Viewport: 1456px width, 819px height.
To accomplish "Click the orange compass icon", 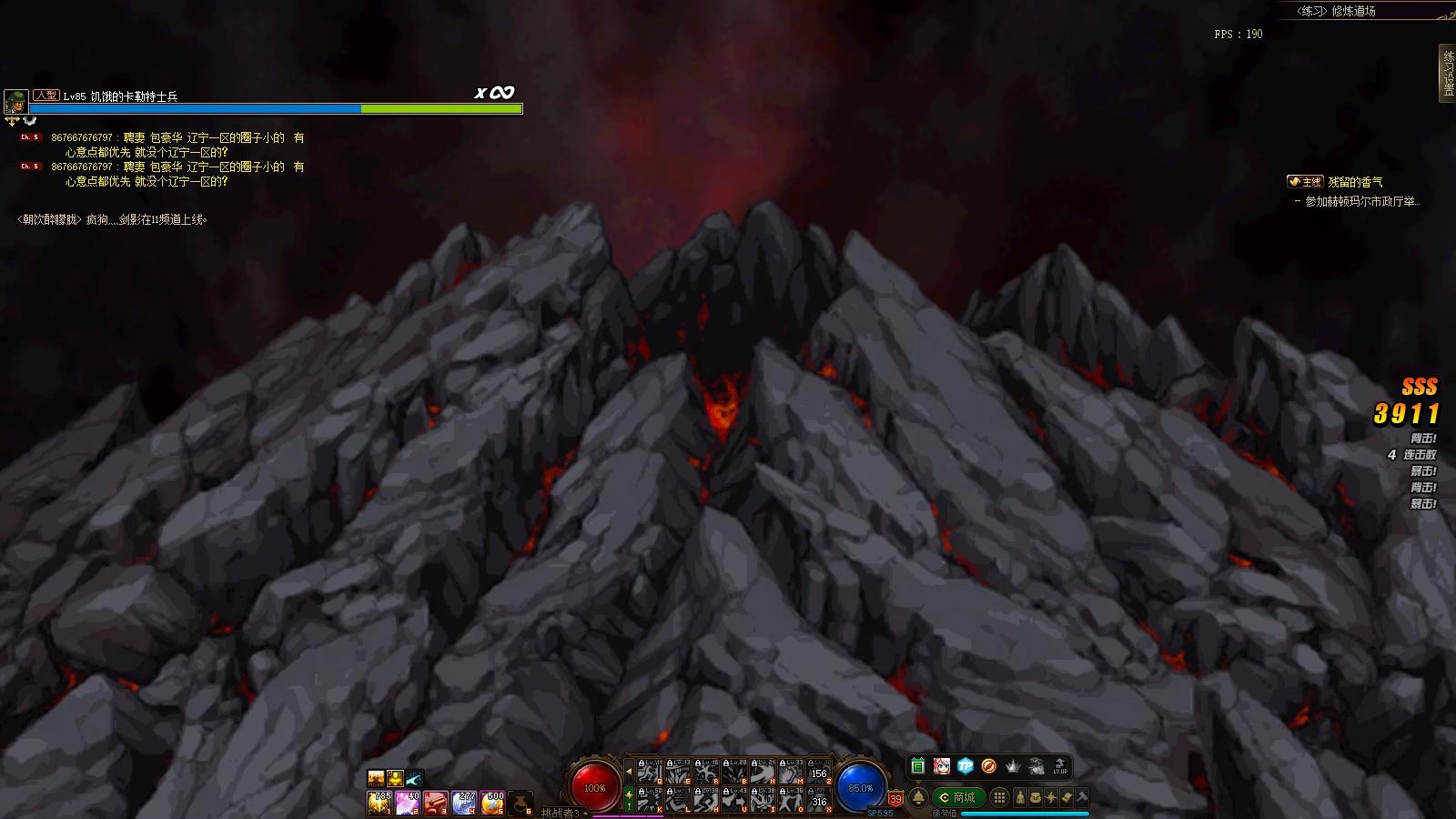I will click(x=989, y=767).
